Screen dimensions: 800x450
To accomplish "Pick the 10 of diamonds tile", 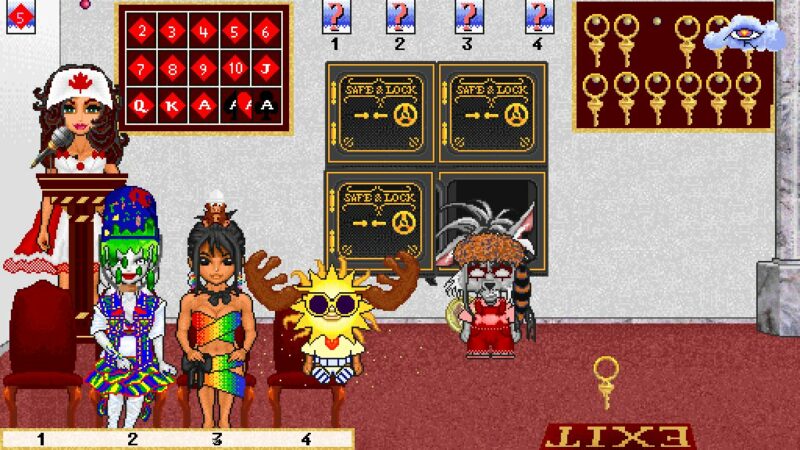I will click(x=235, y=69).
